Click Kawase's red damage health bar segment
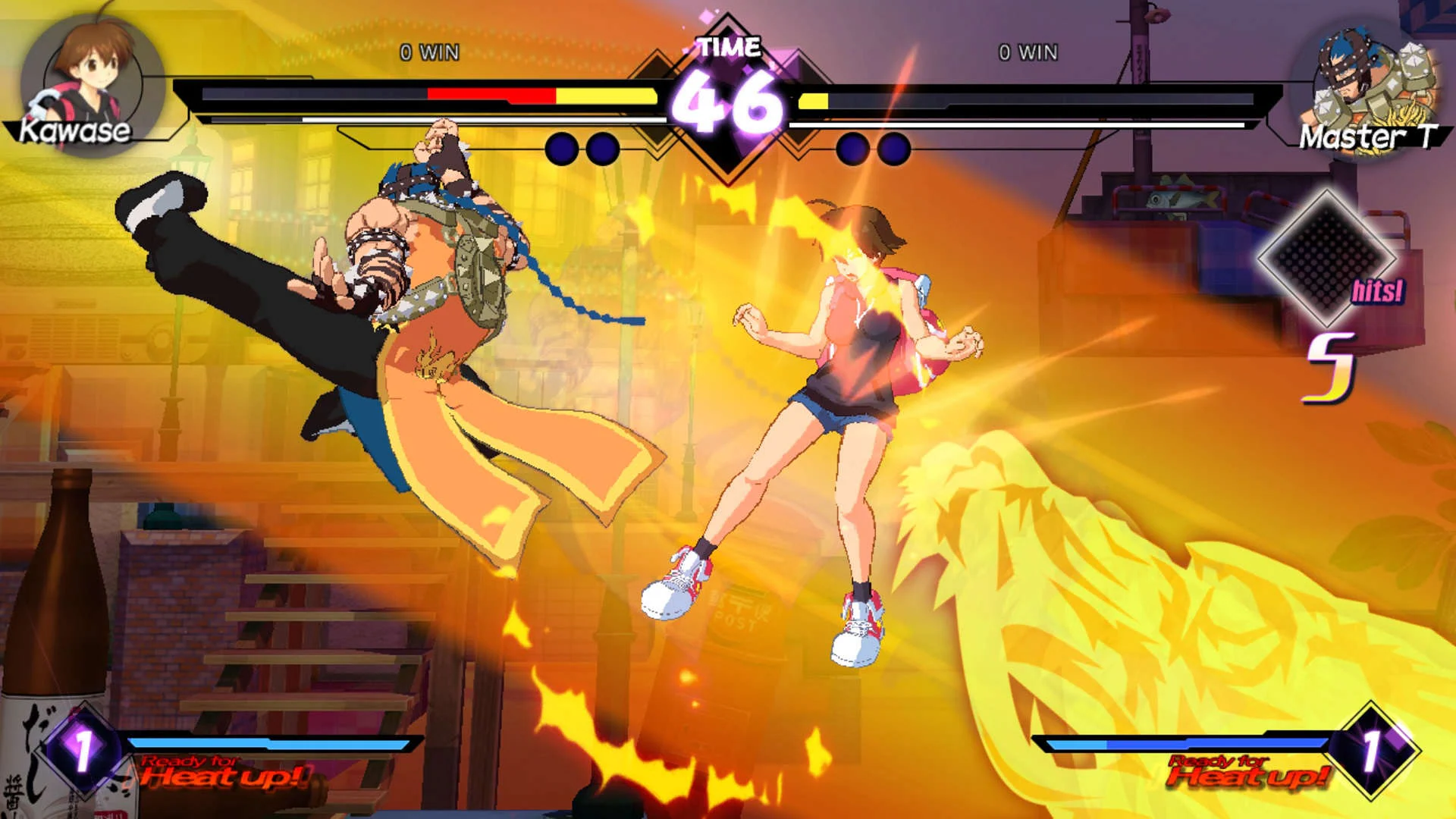The image size is (1456, 819). coord(491,96)
